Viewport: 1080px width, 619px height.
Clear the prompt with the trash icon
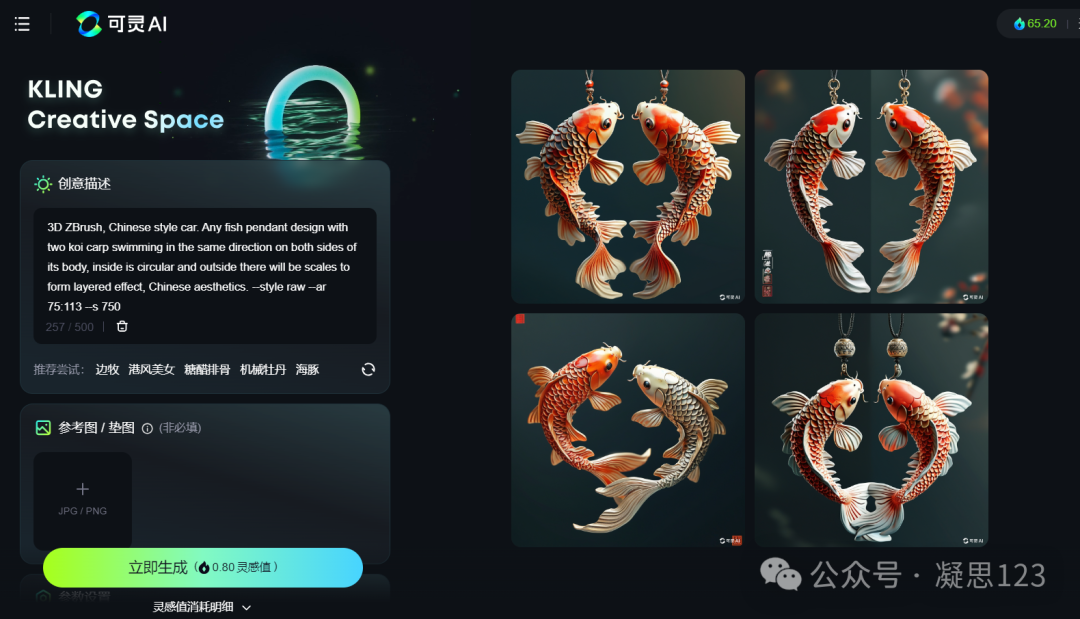pos(122,327)
